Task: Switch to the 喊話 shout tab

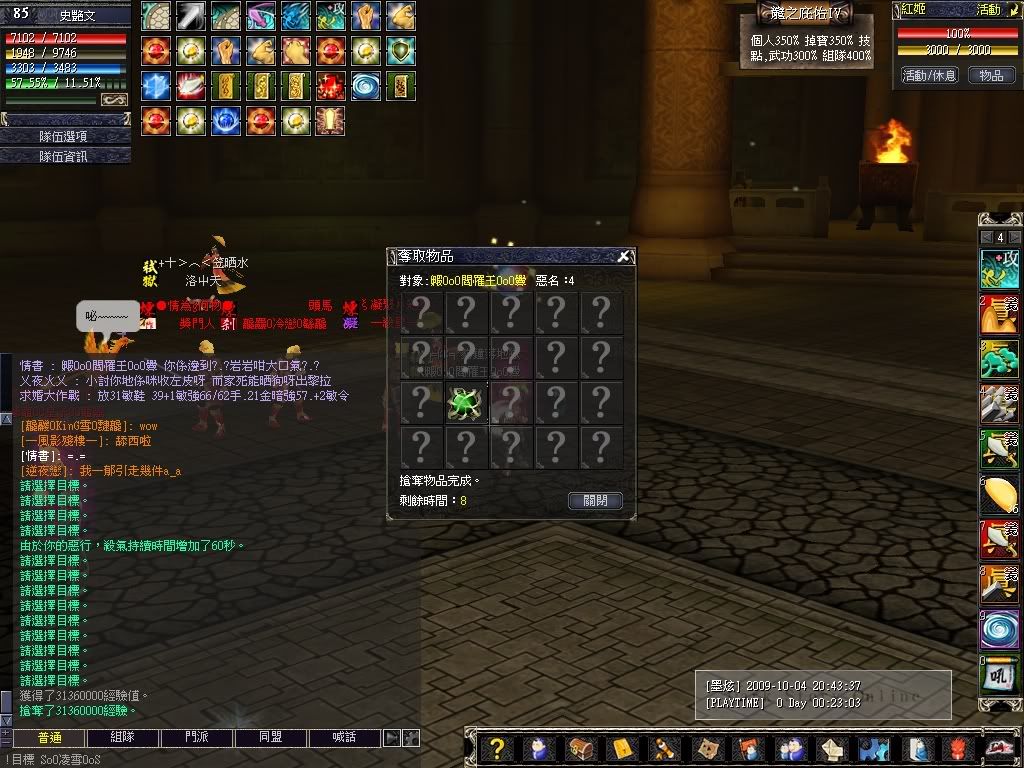Action: click(x=343, y=738)
